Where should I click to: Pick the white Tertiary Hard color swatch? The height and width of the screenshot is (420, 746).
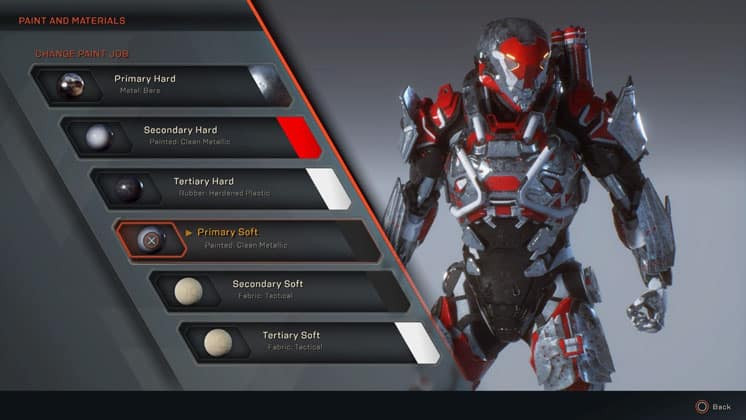[326, 187]
